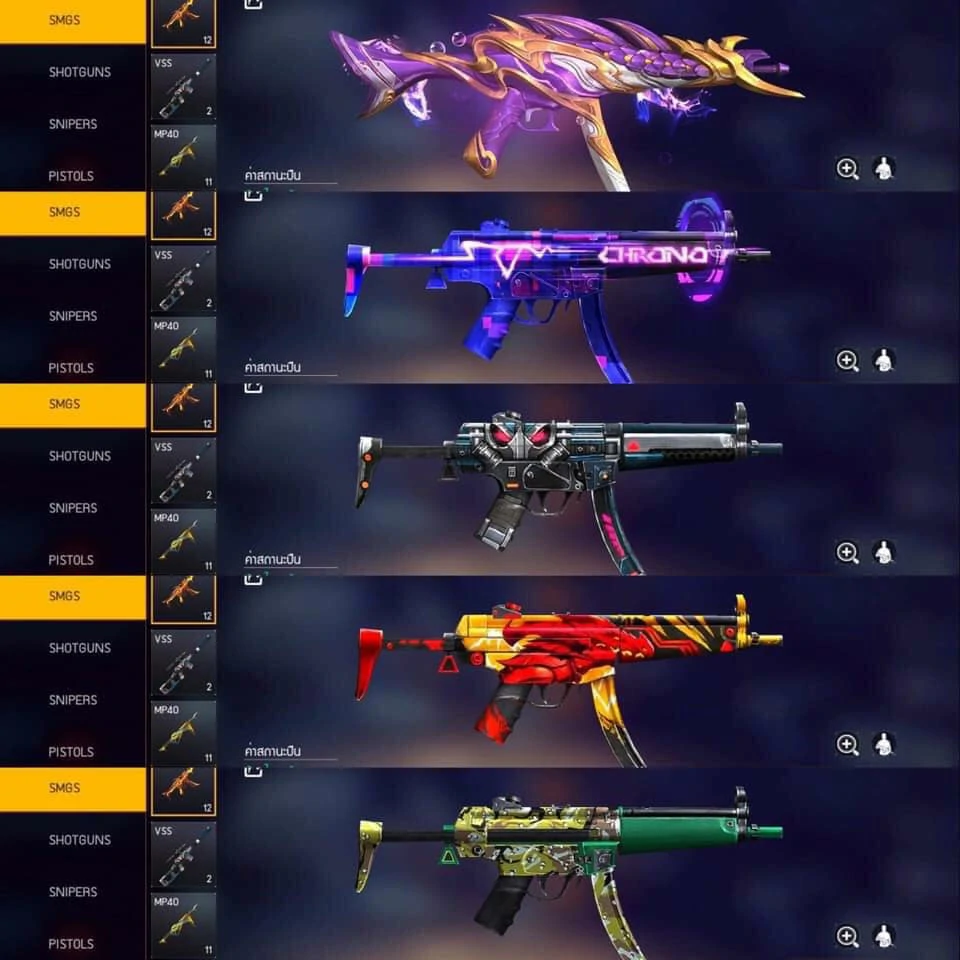
Task: Switch to Shotguns tab beside the red-eyed mask gun
Action: click(80, 456)
